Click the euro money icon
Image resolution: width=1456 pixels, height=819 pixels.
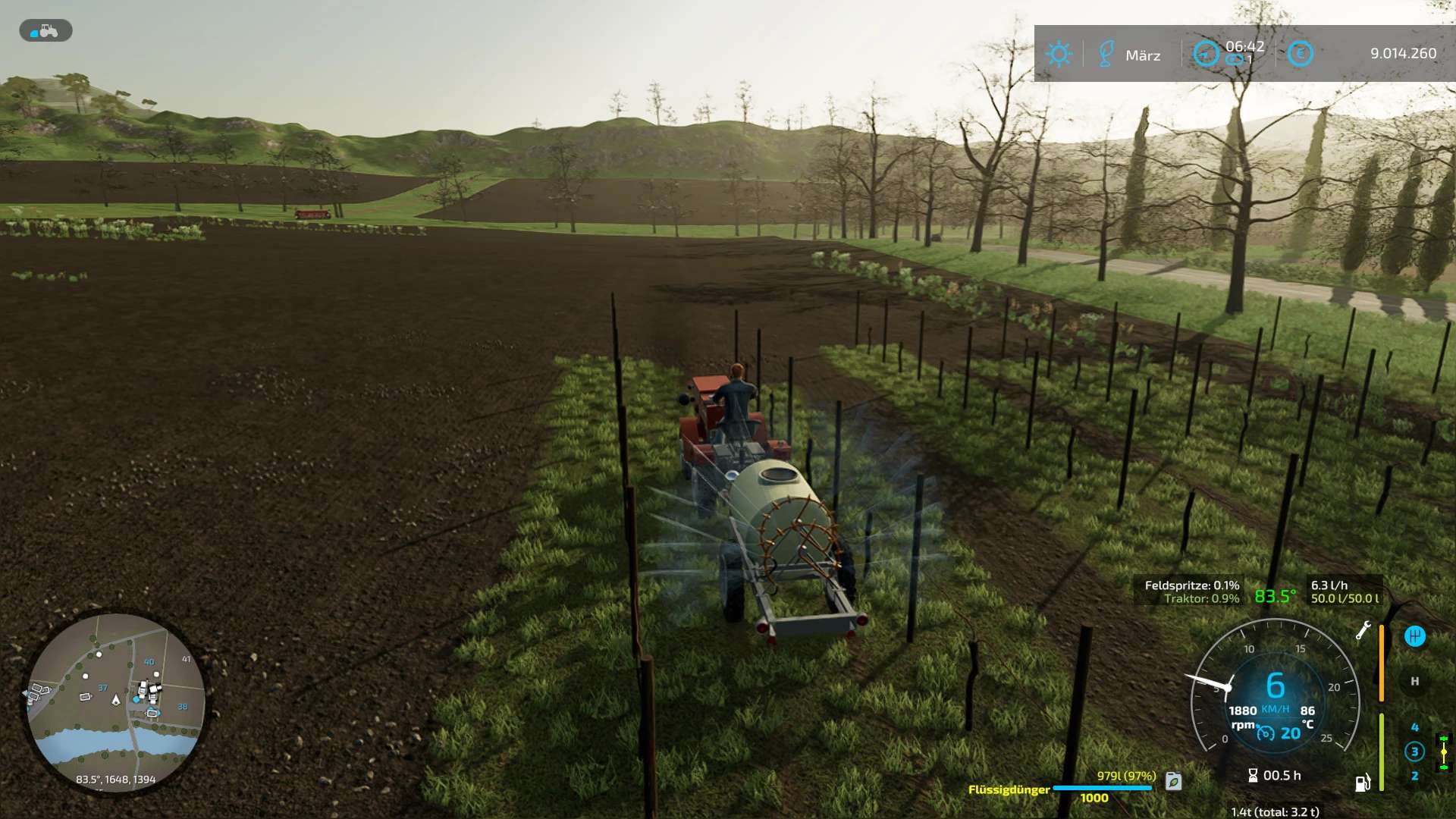(1300, 53)
